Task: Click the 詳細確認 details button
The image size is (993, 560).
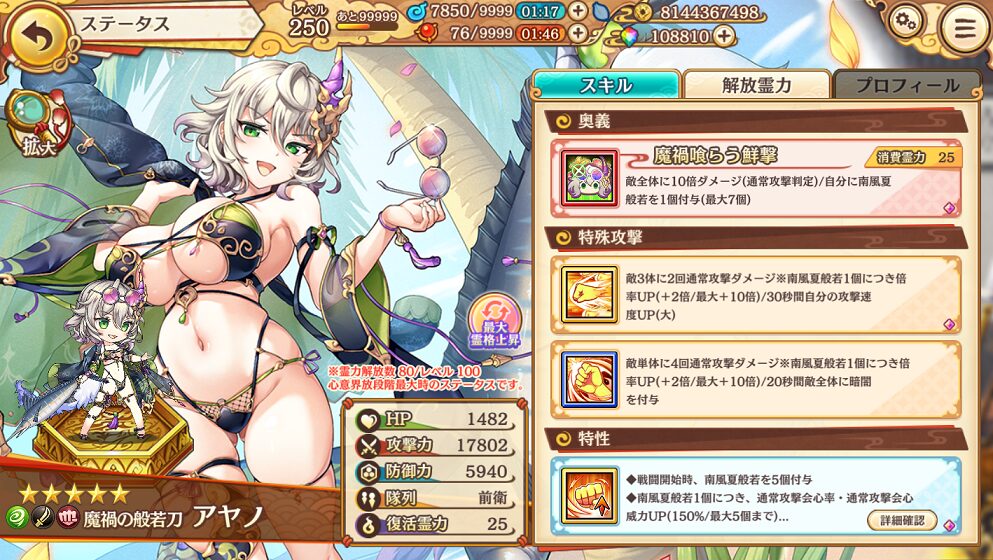Action: 902,520
